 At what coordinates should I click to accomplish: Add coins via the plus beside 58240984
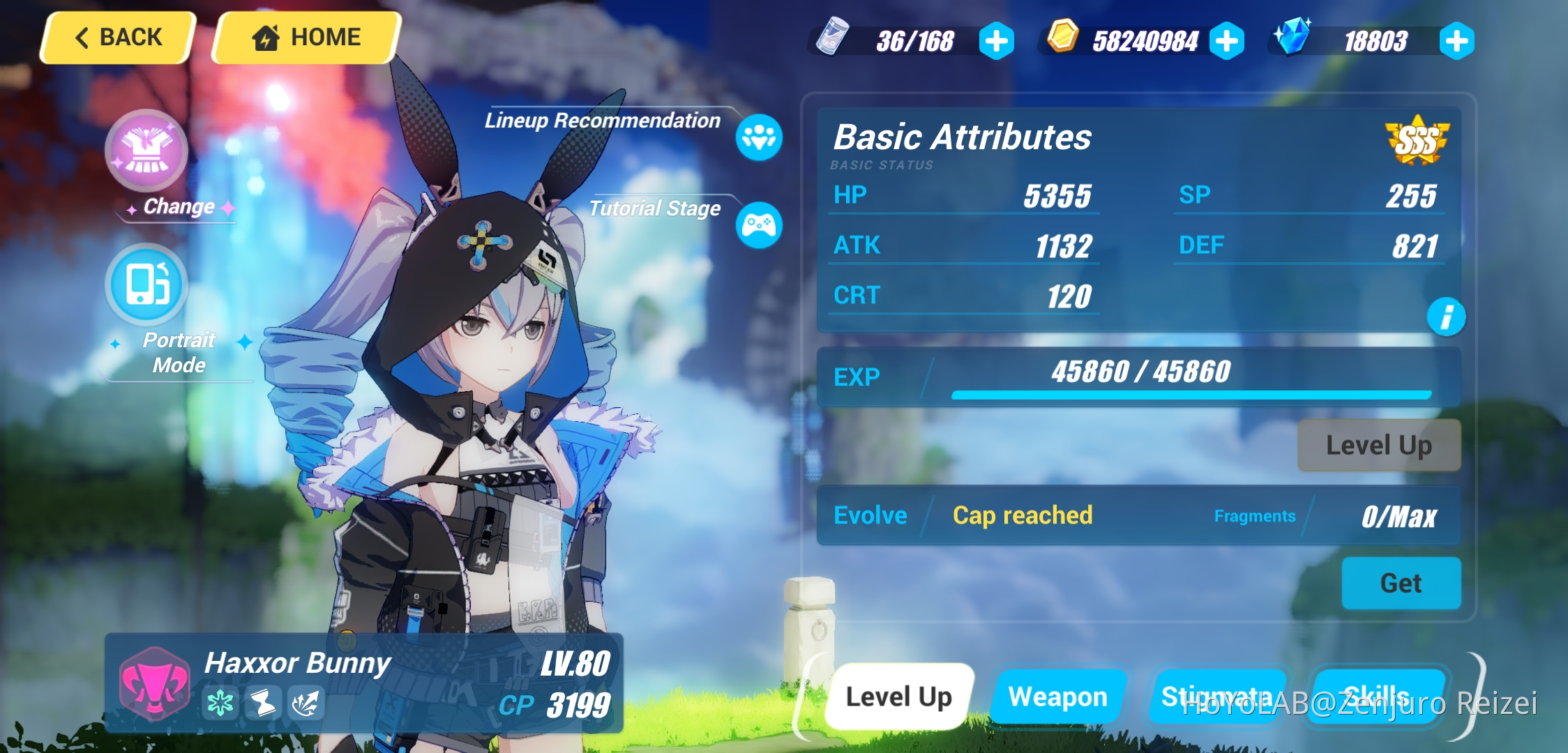click(x=1228, y=40)
